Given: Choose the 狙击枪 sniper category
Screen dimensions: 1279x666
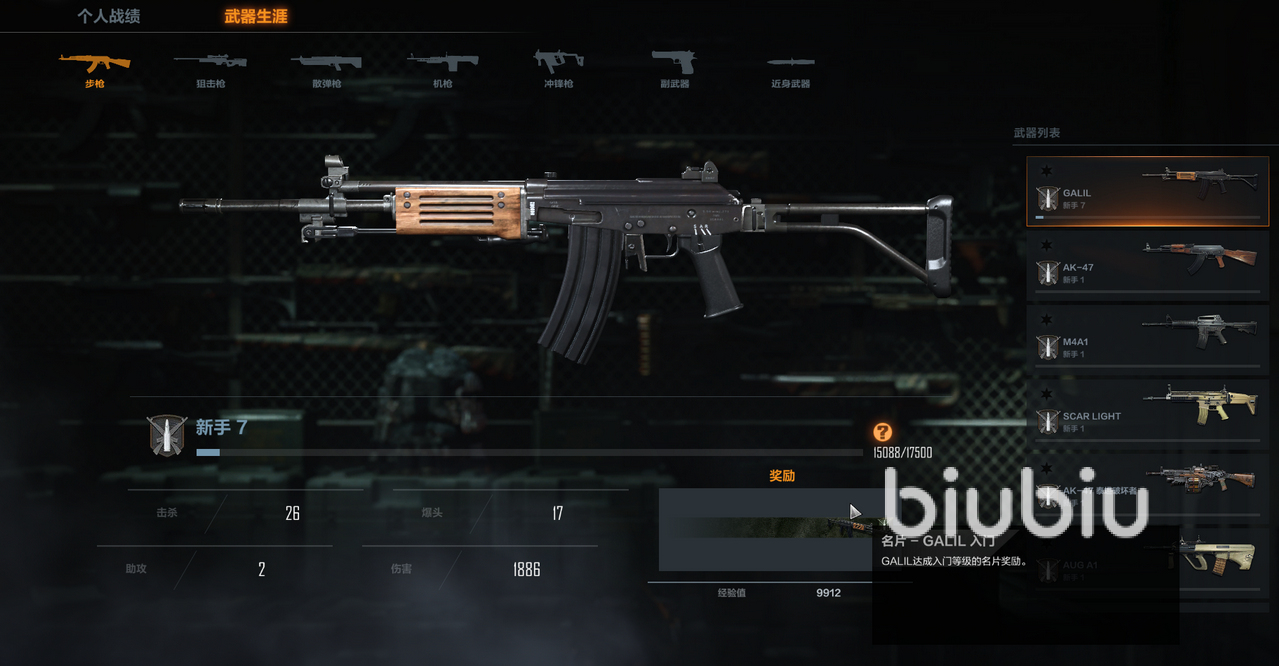Looking at the screenshot, I should [210, 69].
